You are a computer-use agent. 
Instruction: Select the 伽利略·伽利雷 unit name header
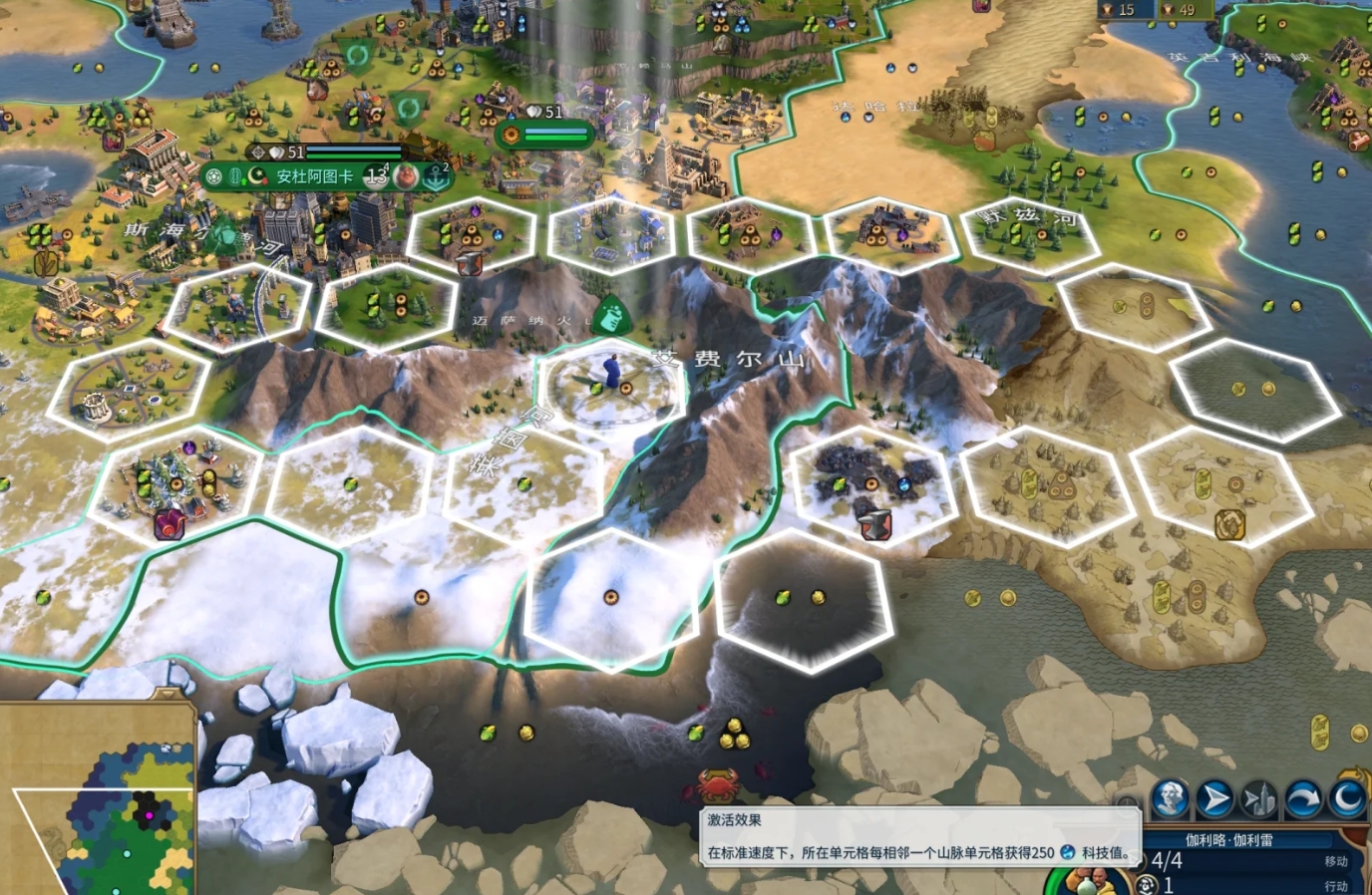[1228, 839]
